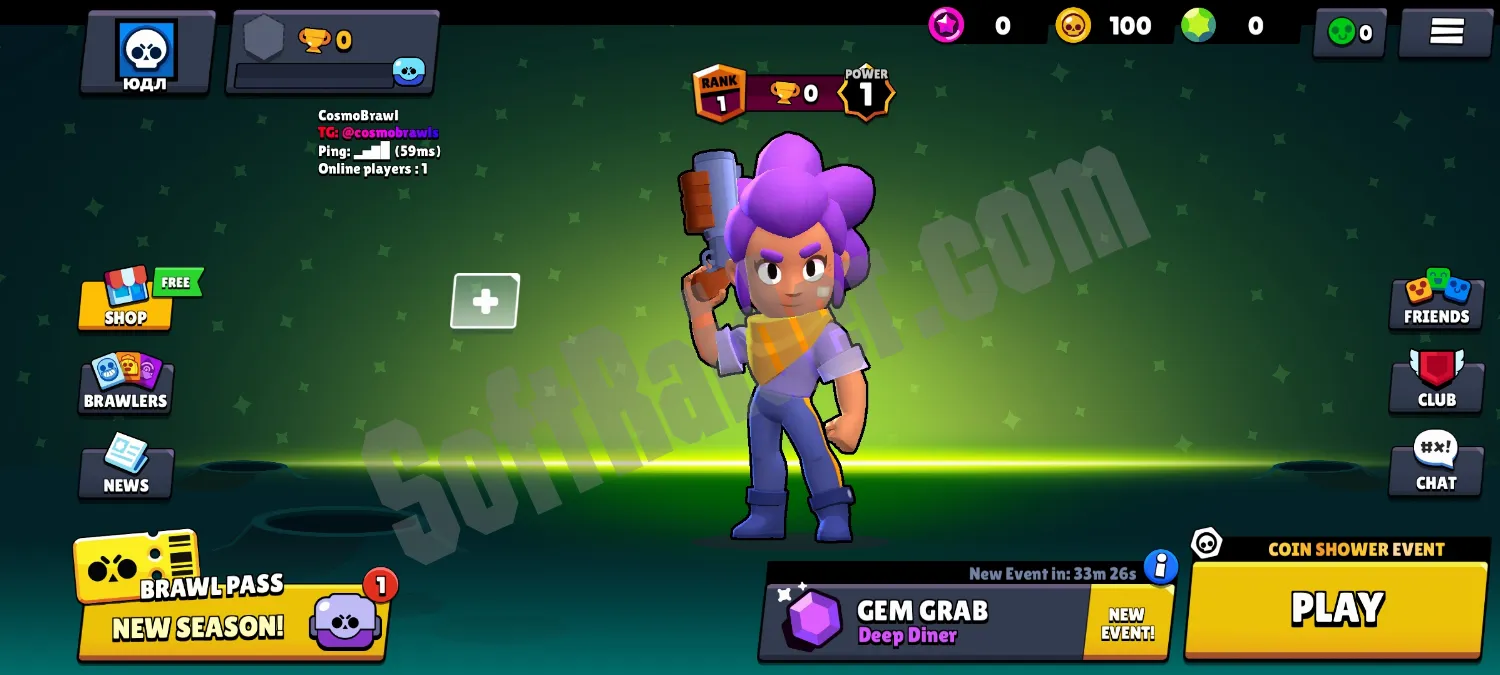Add a teammate with the plus slot

coord(485,301)
